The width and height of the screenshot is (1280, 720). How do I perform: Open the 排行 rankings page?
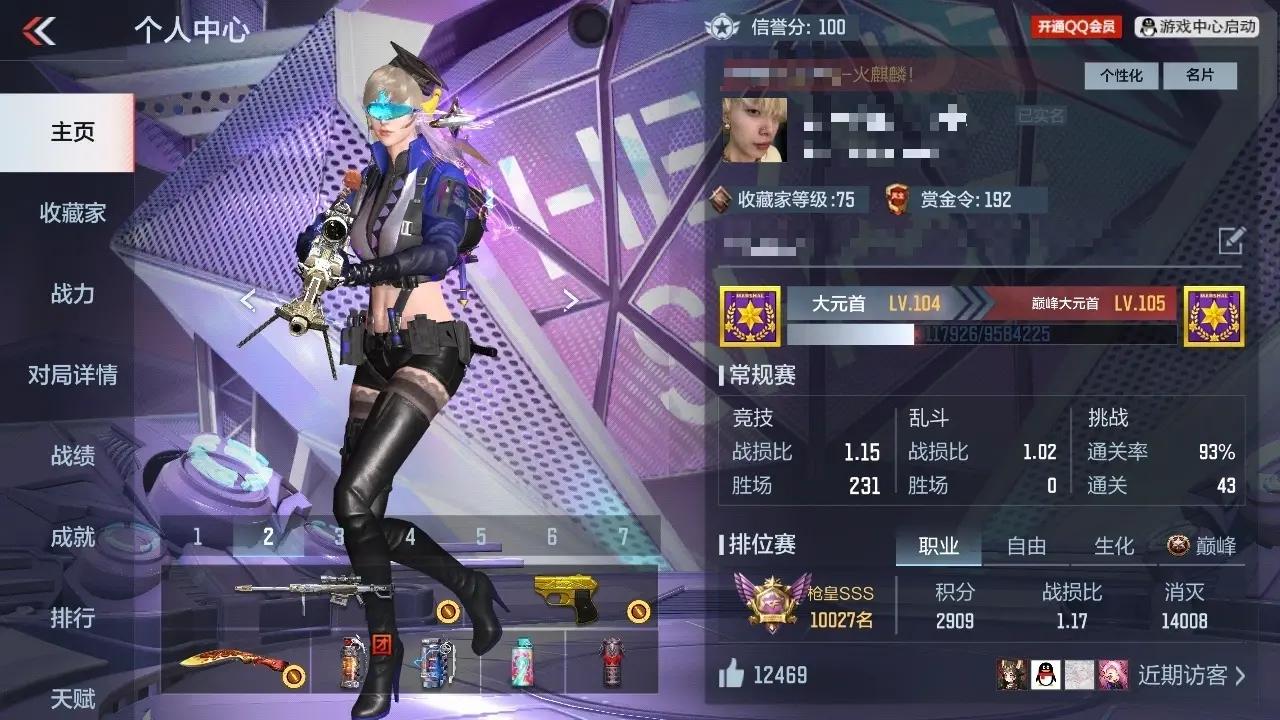point(72,618)
